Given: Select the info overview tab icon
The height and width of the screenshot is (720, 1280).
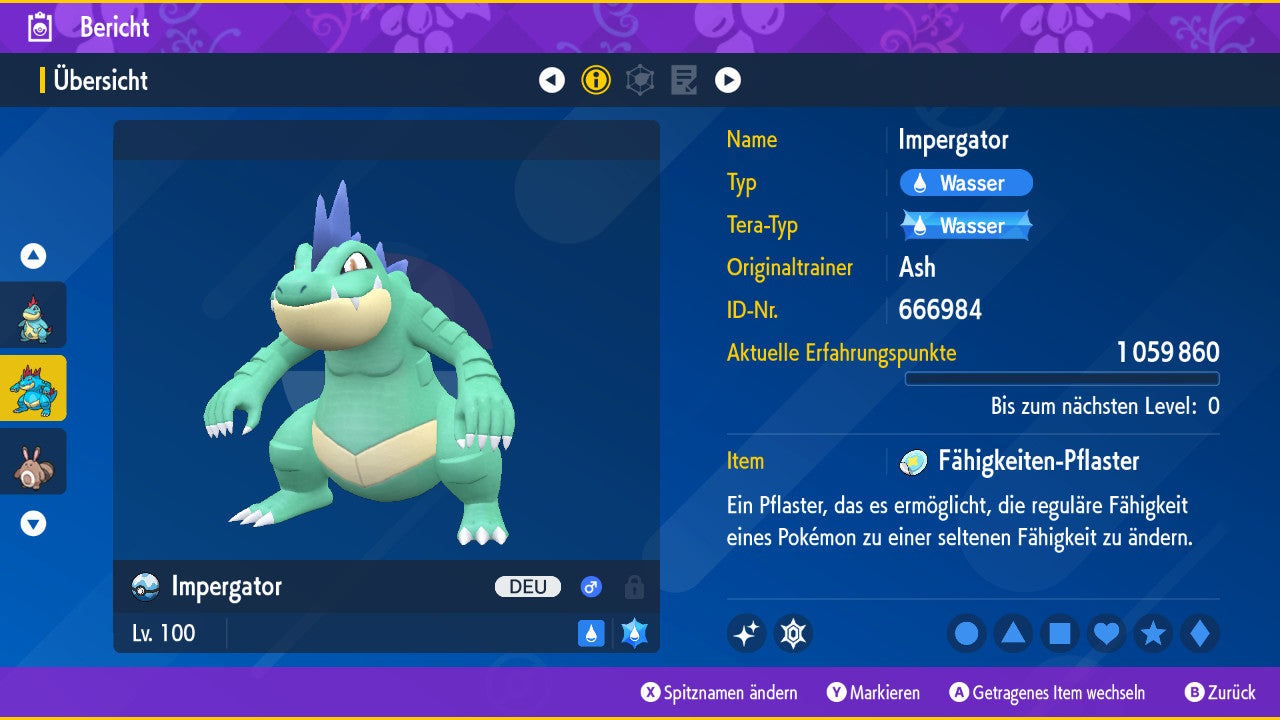Looking at the screenshot, I should [x=596, y=80].
